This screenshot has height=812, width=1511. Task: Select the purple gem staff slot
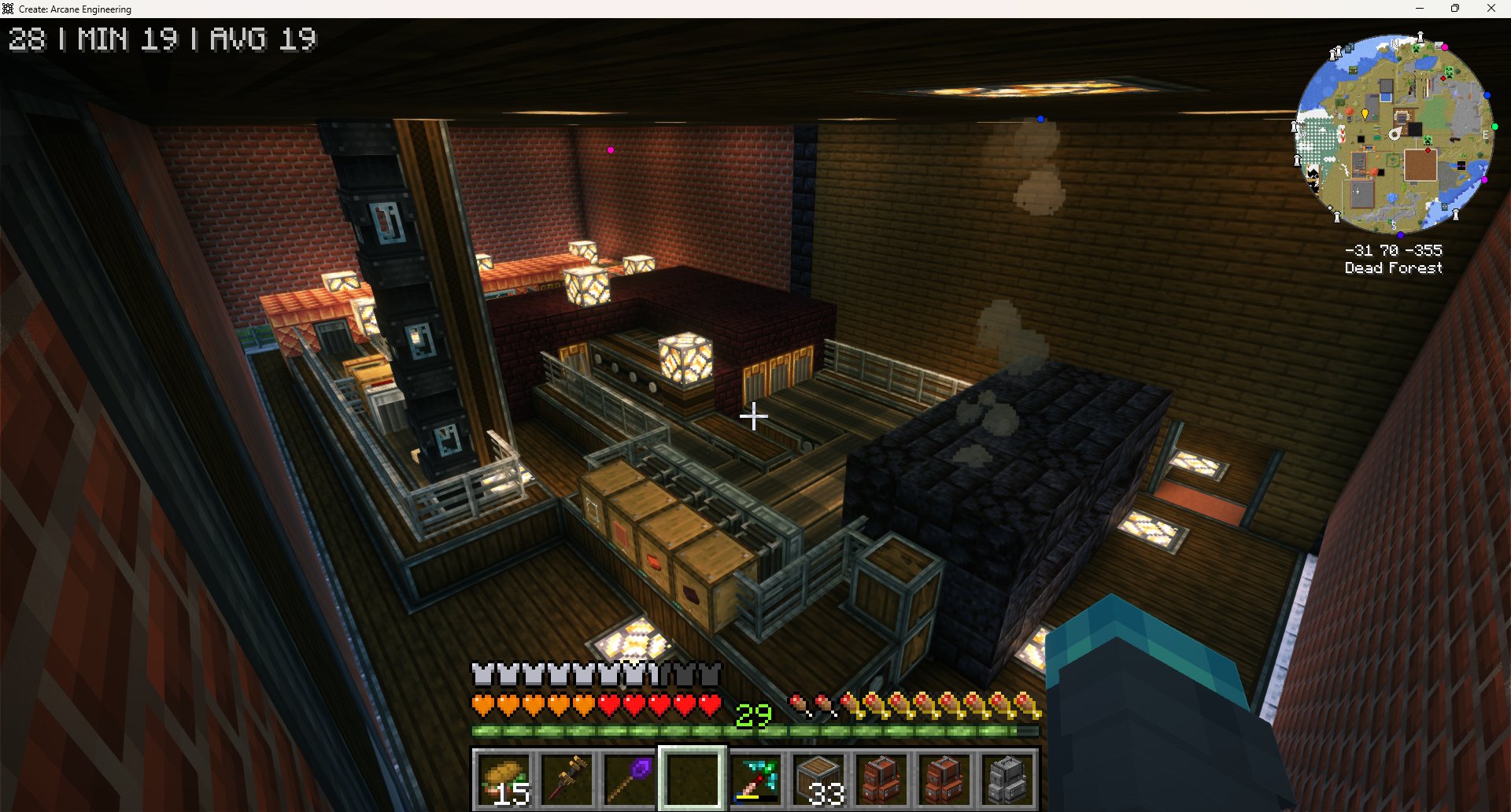click(630, 778)
